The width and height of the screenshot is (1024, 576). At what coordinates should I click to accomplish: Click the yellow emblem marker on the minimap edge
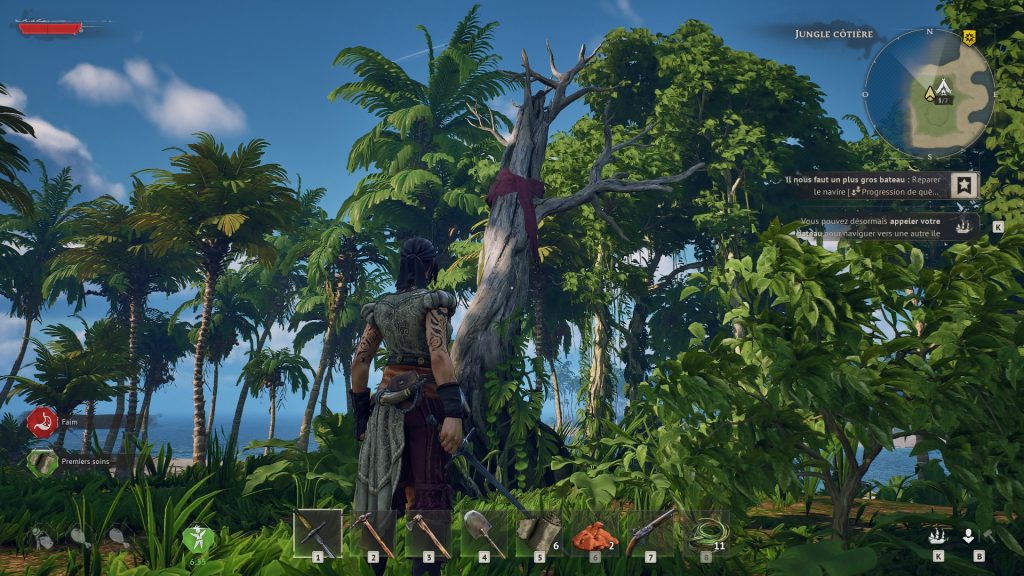(x=969, y=38)
